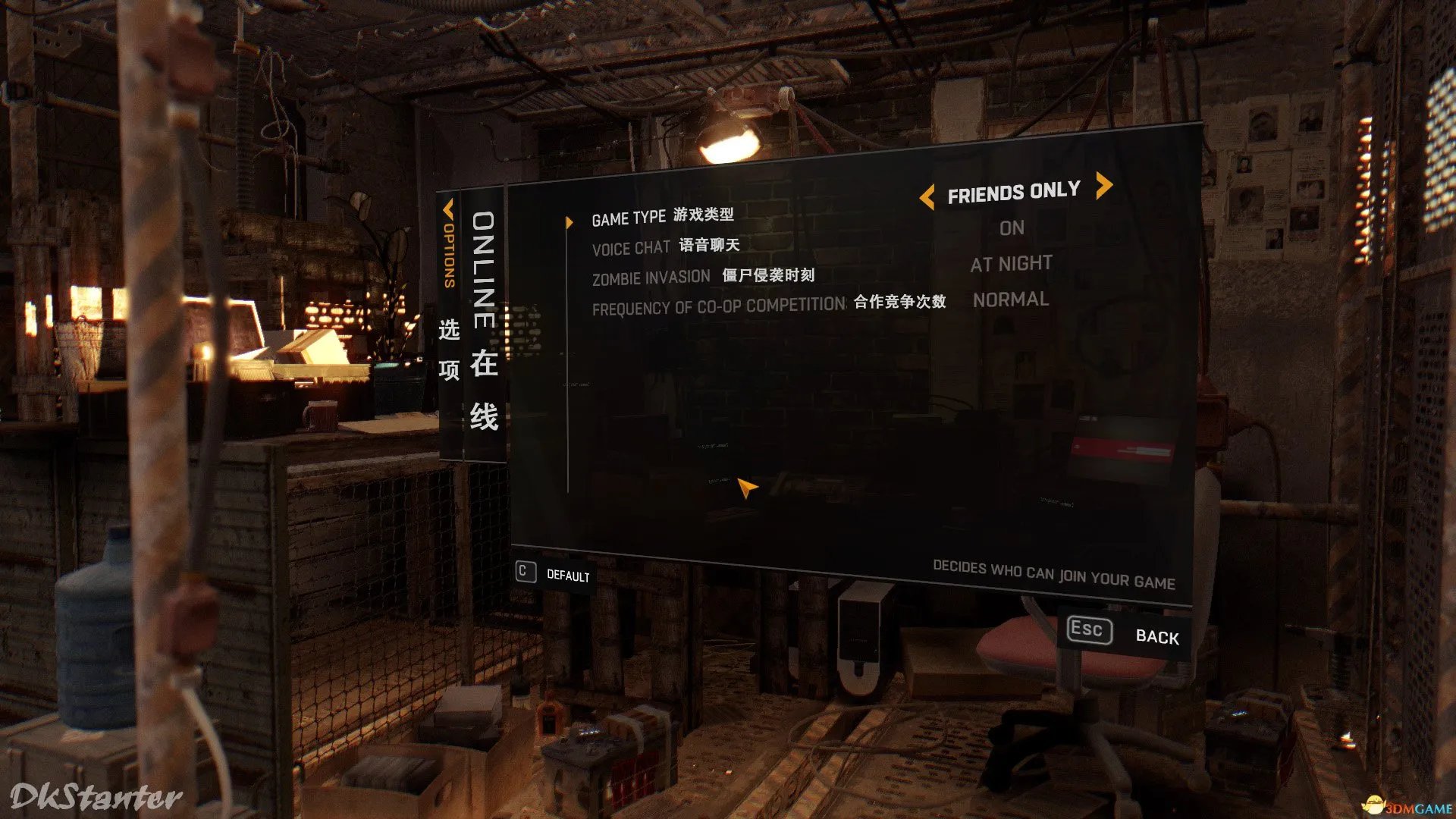The image size is (1456, 819).
Task: Click the right arrow beside Friends Only
Action: click(x=1104, y=185)
